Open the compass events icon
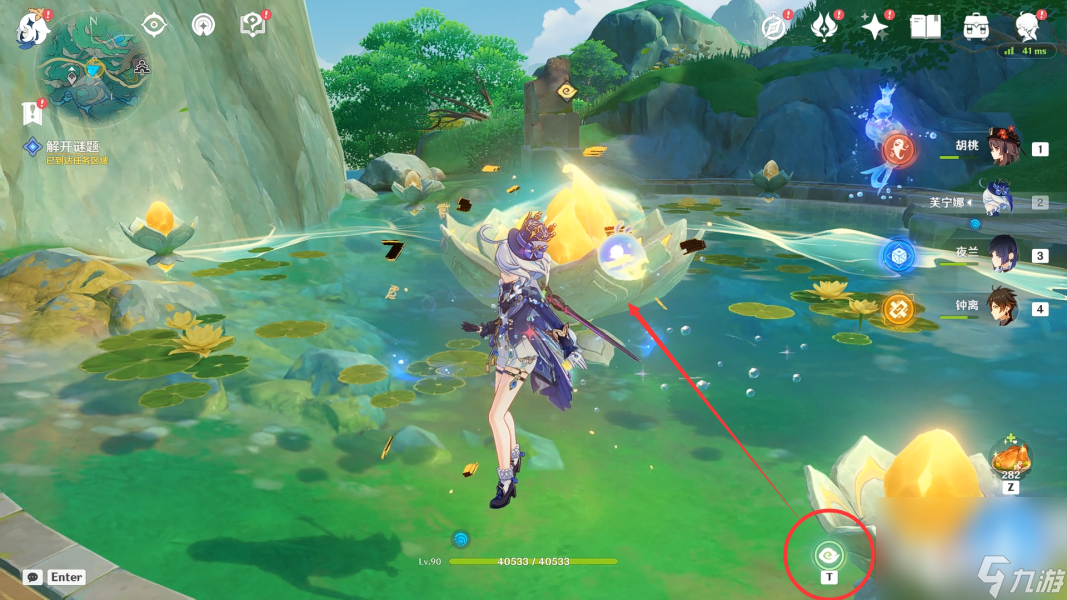 tap(772, 27)
